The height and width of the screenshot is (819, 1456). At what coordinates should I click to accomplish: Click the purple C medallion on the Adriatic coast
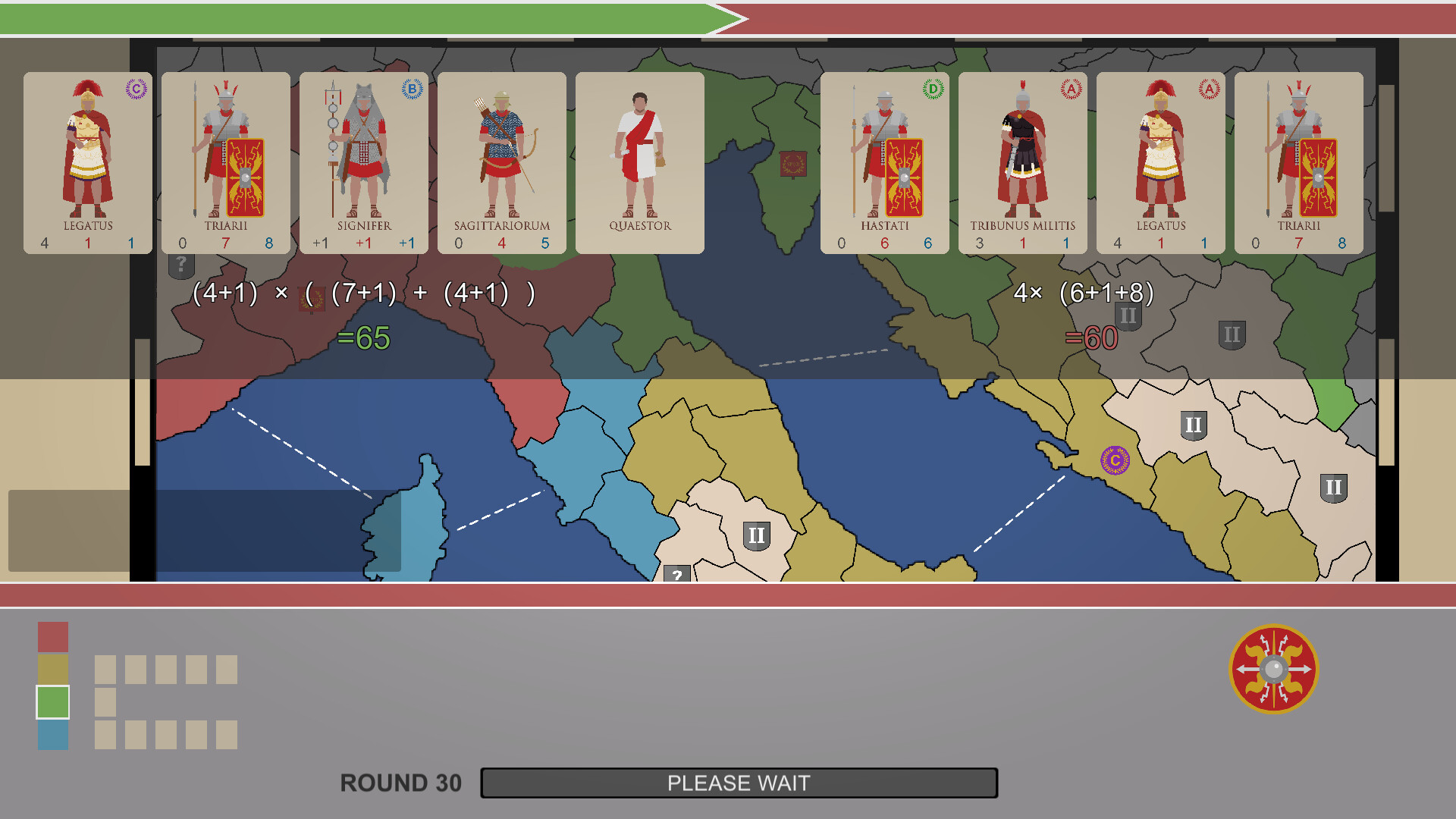1115,458
